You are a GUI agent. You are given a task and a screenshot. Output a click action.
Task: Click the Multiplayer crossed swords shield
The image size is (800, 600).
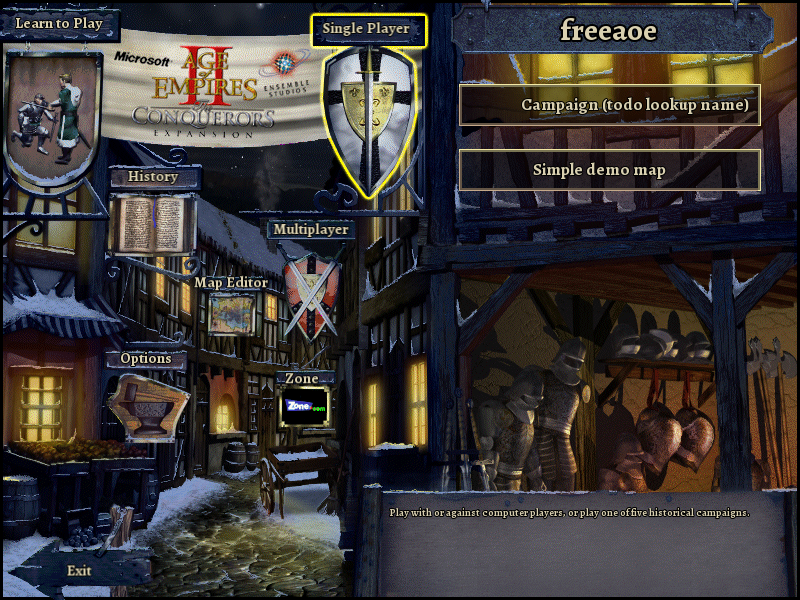click(311, 290)
